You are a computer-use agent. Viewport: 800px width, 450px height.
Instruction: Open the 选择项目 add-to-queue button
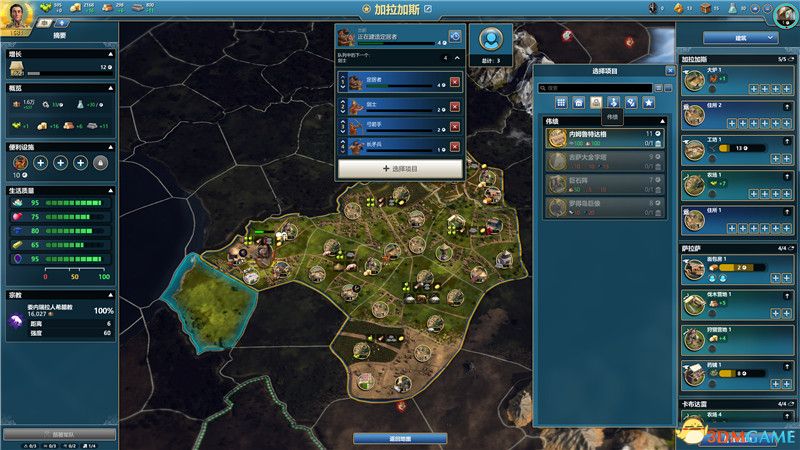coord(399,169)
